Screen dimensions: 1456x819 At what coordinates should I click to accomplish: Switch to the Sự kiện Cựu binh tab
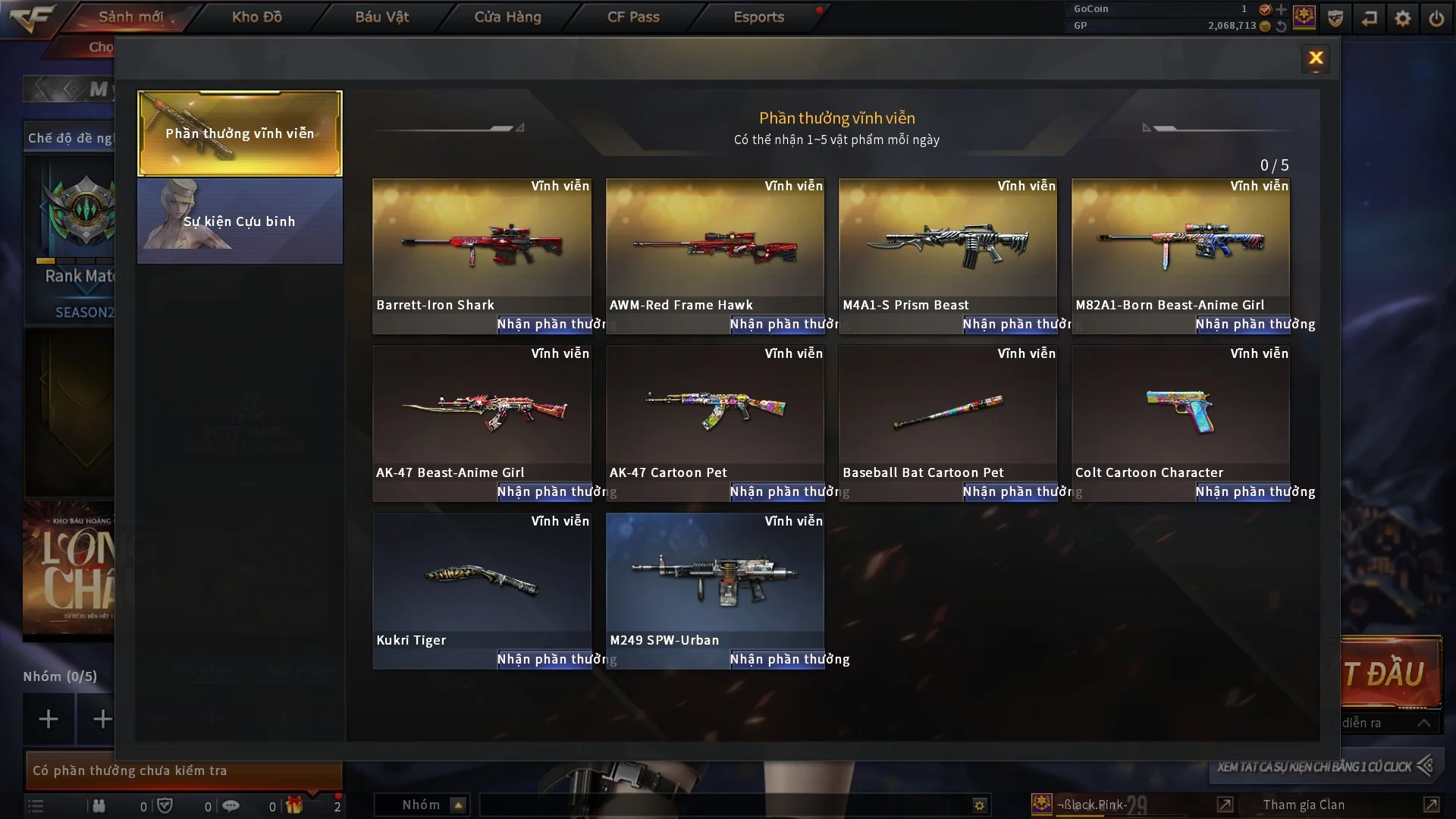click(x=240, y=221)
